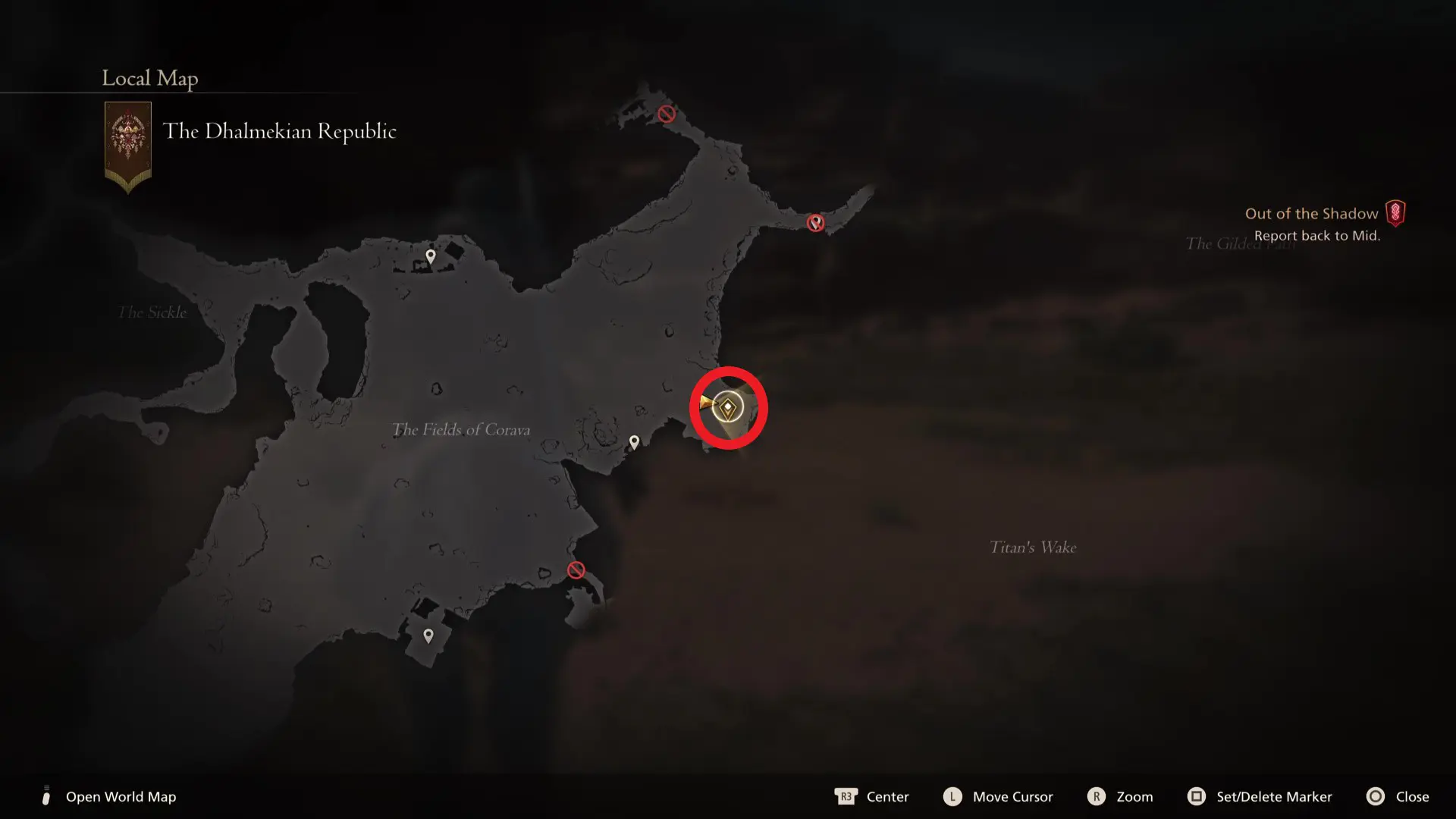Select the blocked-entry icon at the top peninsula
1456x819 pixels.
pos(665,114)
